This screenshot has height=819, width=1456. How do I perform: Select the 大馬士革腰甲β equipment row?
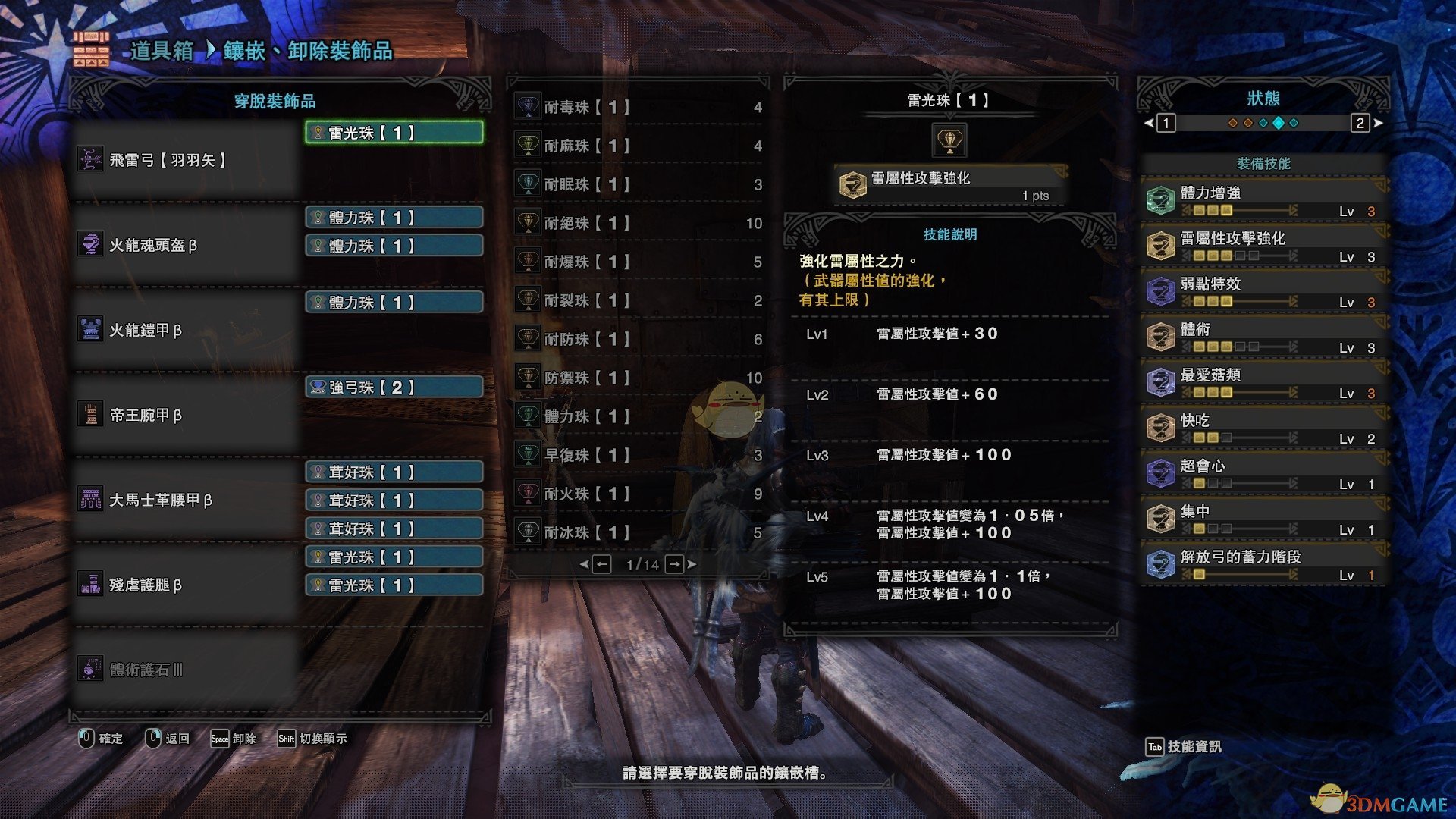click(x=186, y=500)
